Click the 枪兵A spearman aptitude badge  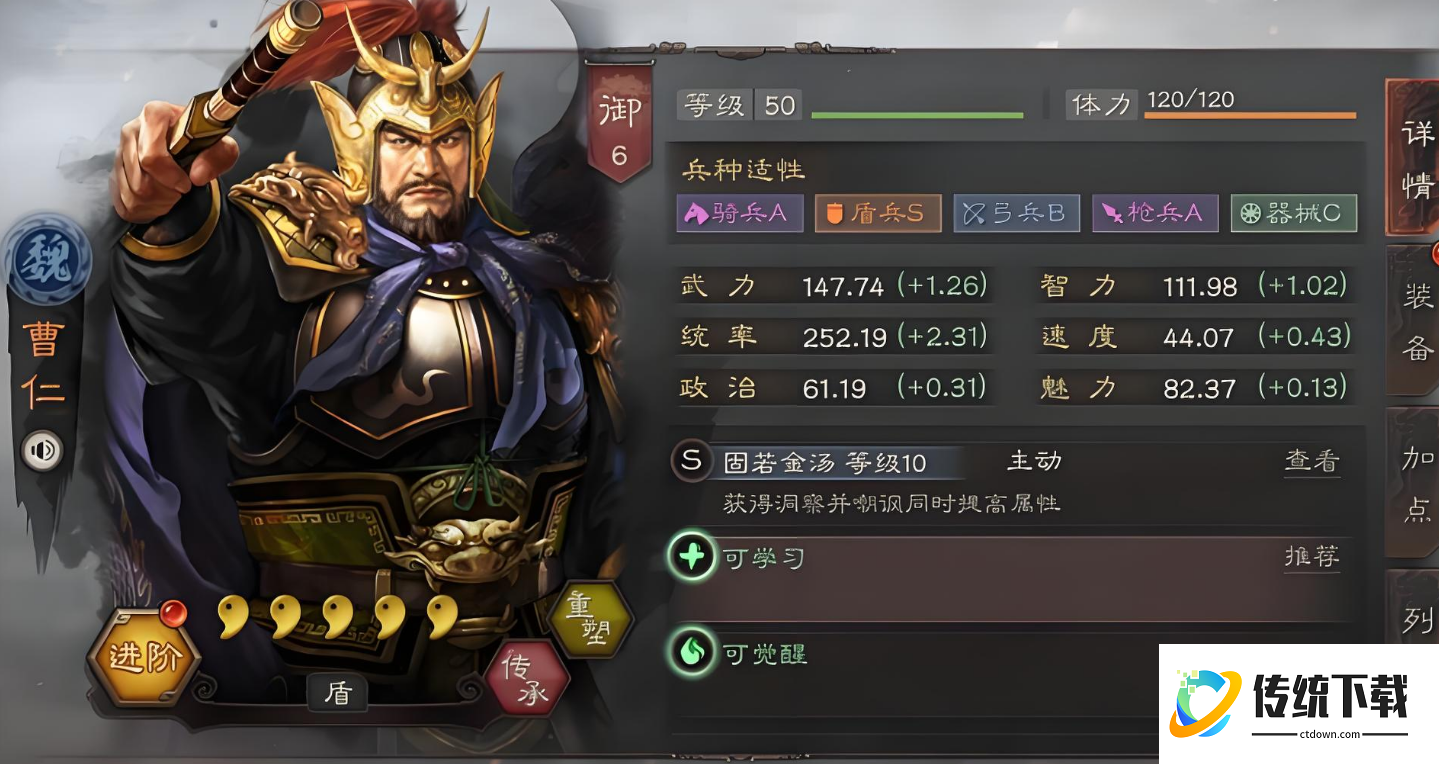1155,213
